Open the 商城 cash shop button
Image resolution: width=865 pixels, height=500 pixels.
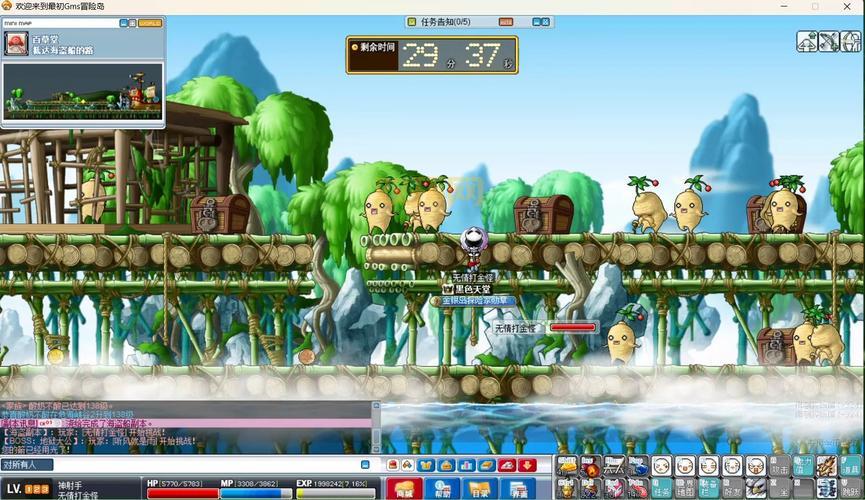pos(404,489)
